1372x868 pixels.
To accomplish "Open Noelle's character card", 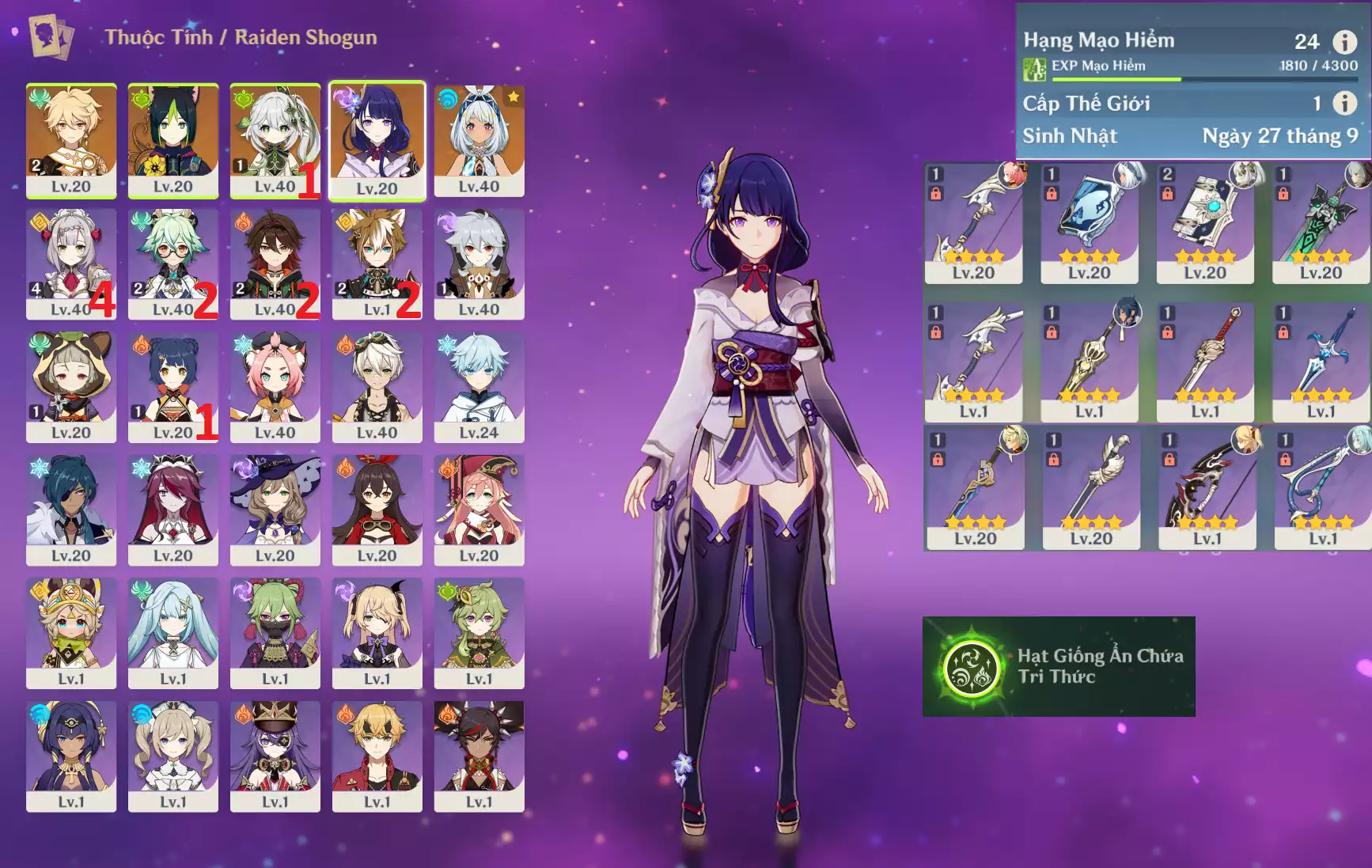I will [71, 263].
